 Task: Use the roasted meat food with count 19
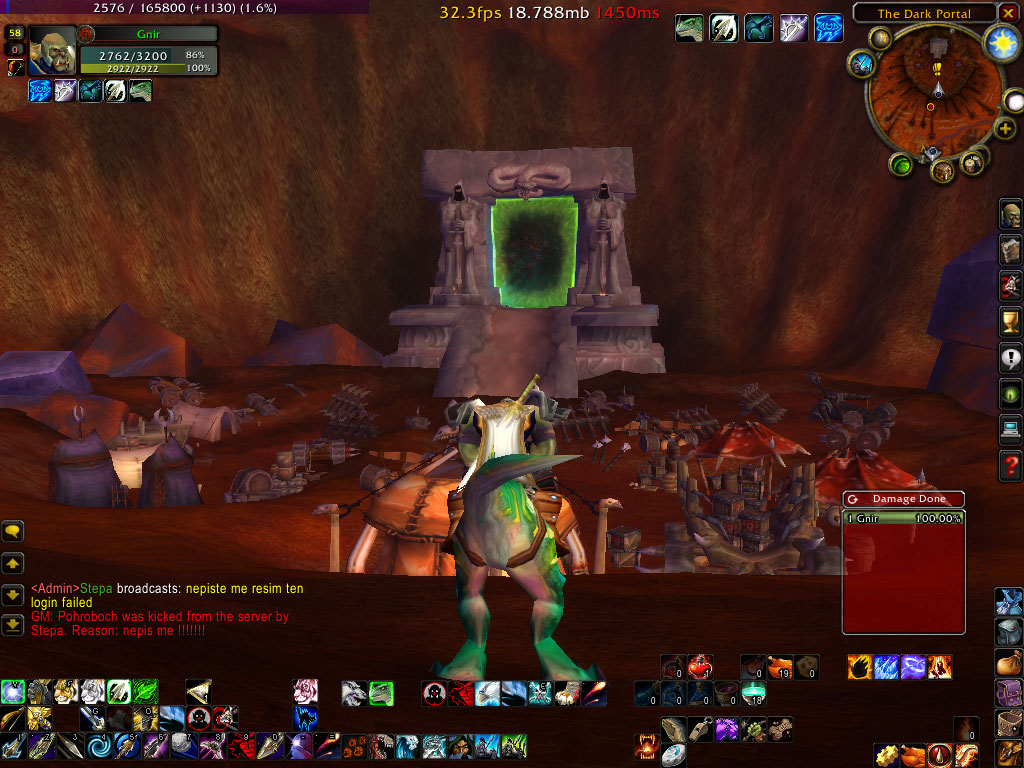(781, 667)
